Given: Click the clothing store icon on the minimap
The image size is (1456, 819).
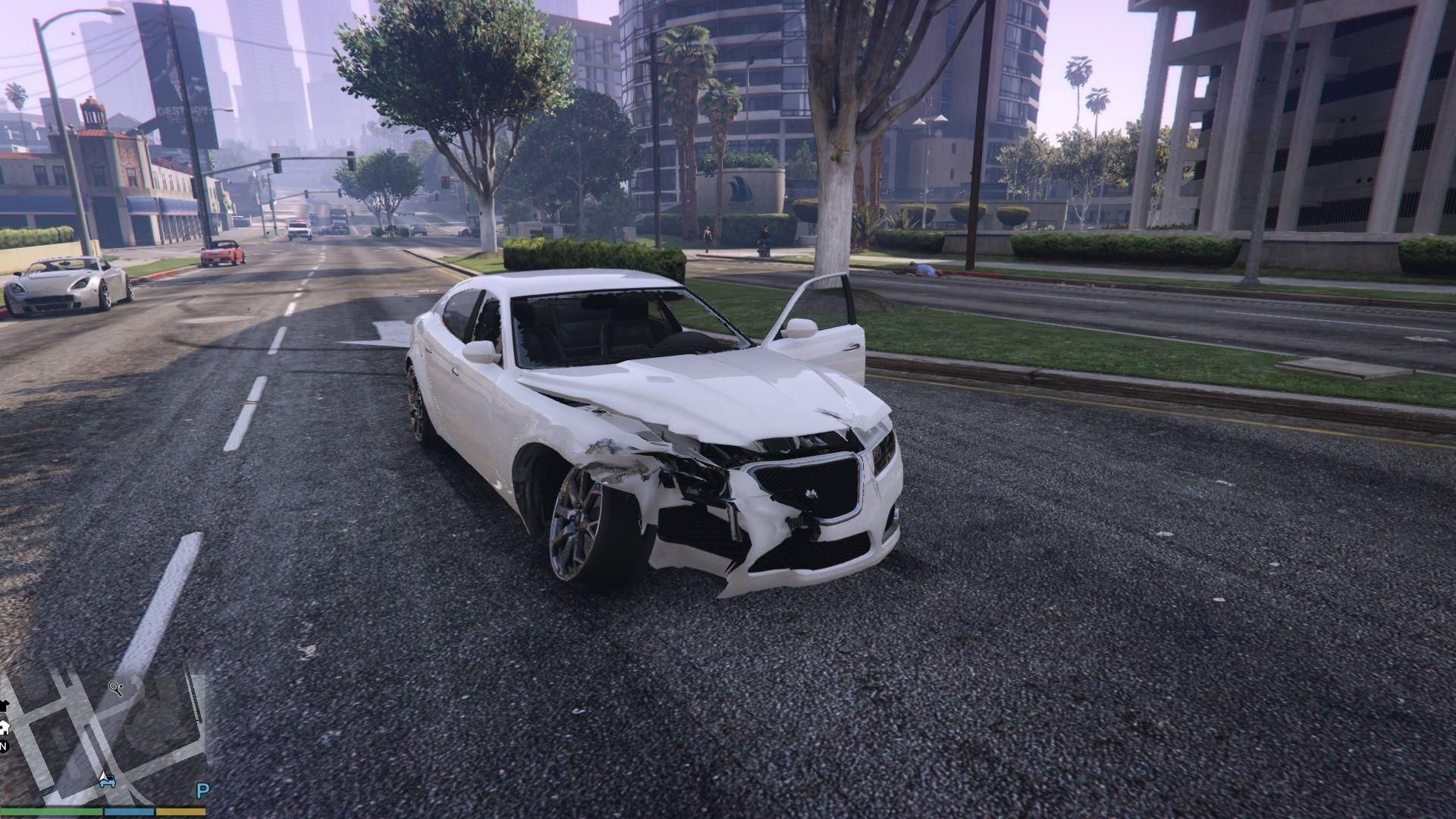Looking at the screenshot, I should pyautogui.click(x=4, y=705).
